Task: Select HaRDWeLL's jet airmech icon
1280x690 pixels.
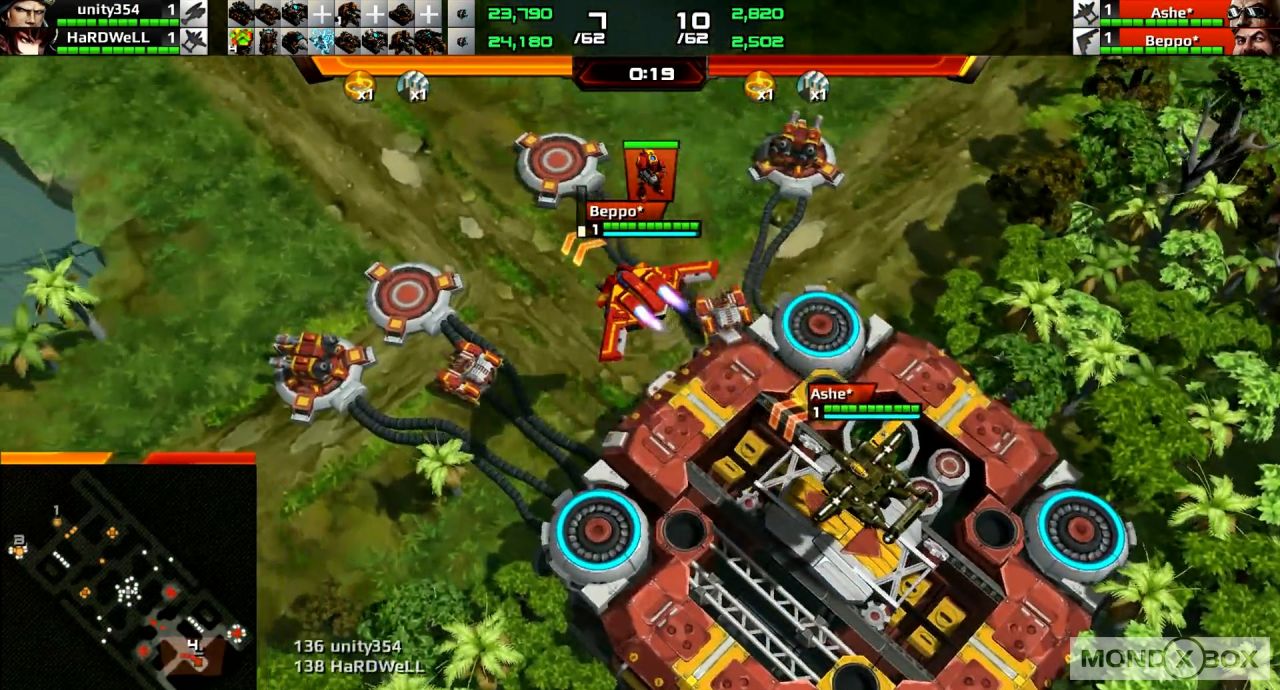Action: [x=193, y=40]
